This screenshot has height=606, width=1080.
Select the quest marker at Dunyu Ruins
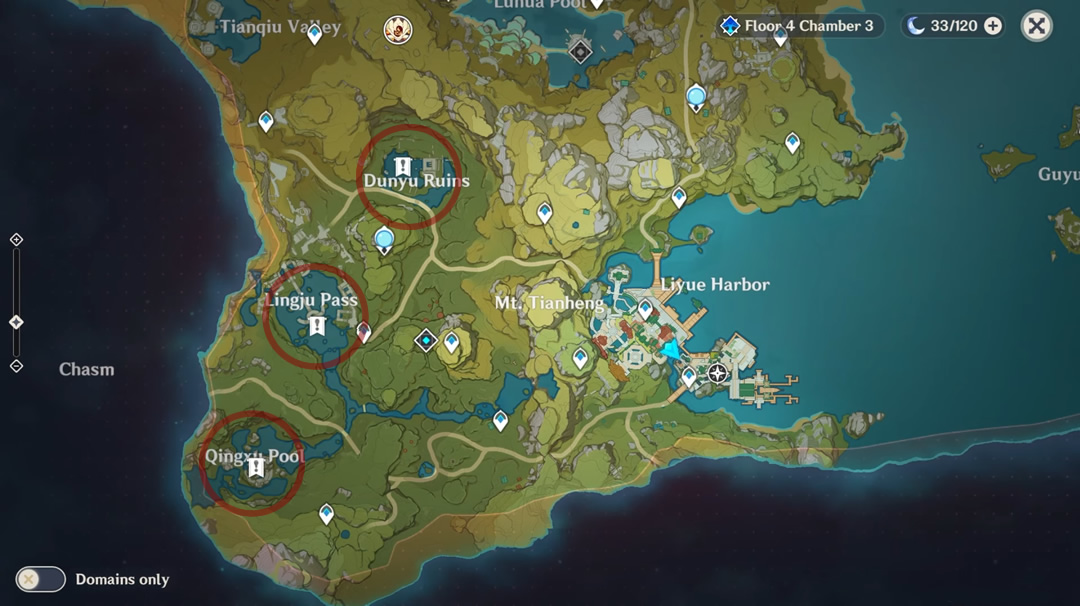403,166
